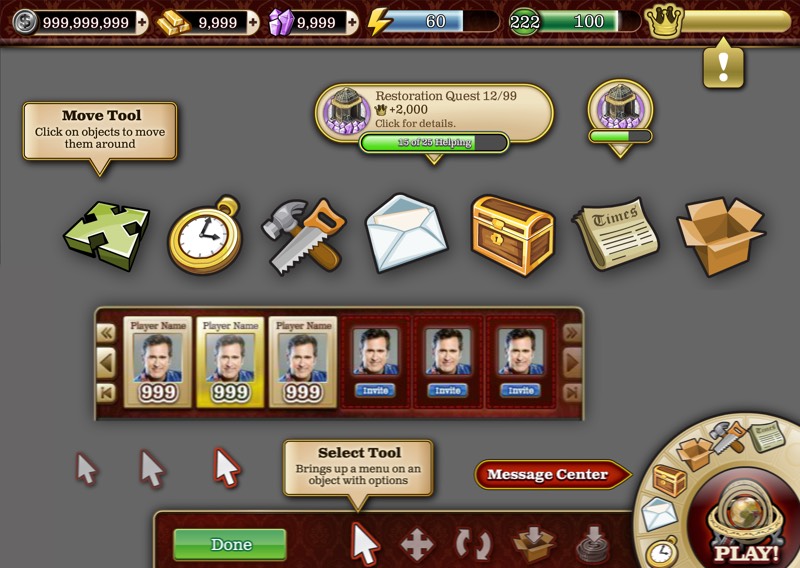Screen dimensions: 800x568
Task: Read the large Times newspaper icon
Action: click(x=615, y=233)
